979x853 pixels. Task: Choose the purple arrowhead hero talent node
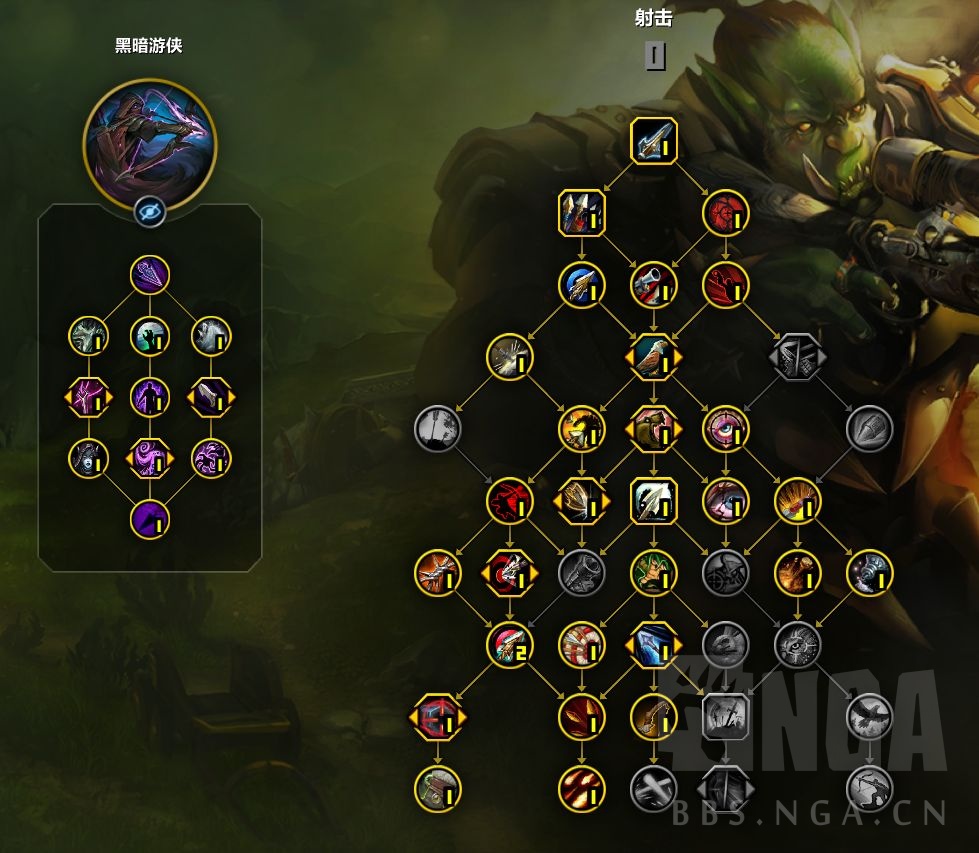point(149,273)
